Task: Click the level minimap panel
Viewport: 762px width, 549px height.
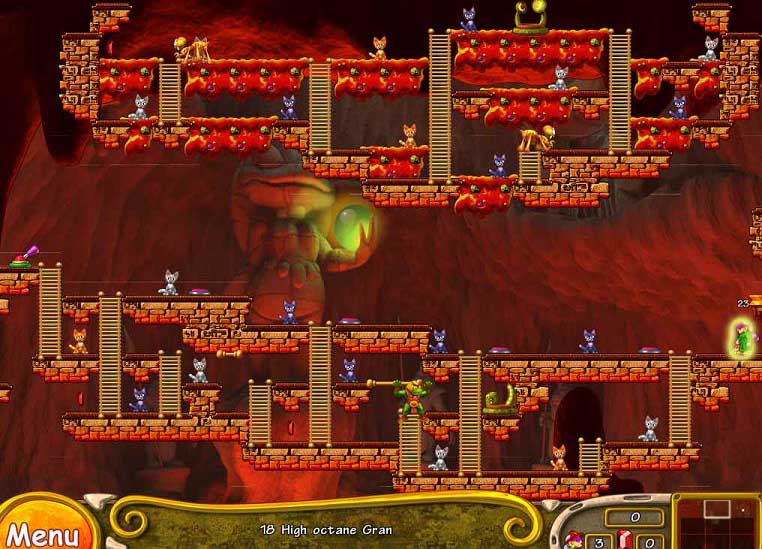Action: [x=716, y=522]
